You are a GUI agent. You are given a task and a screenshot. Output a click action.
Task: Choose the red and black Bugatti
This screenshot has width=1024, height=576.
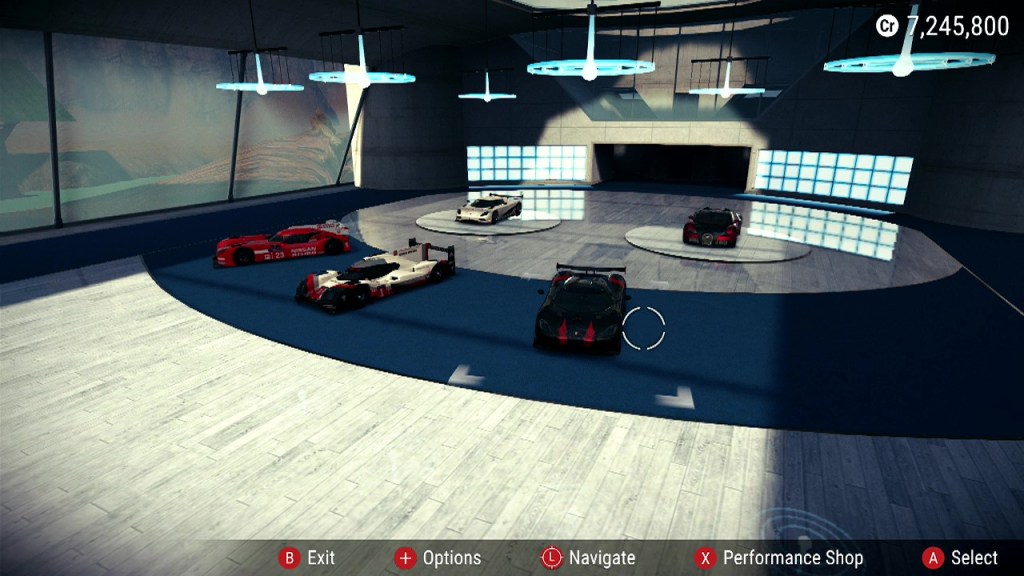click(x=712, y=226)
